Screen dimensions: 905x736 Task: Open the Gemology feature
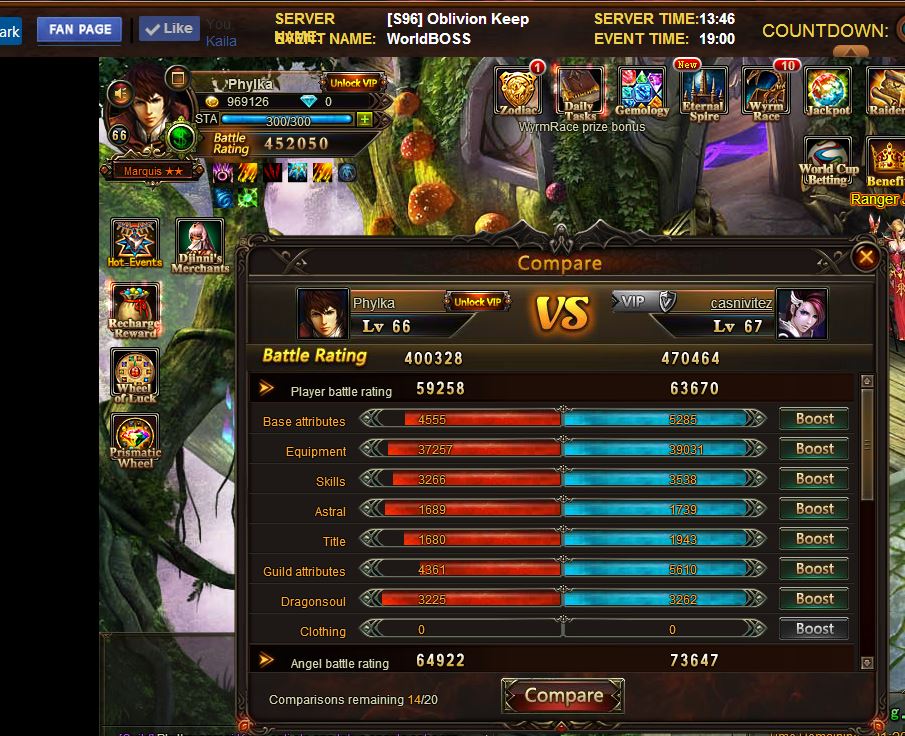(642, 92)
